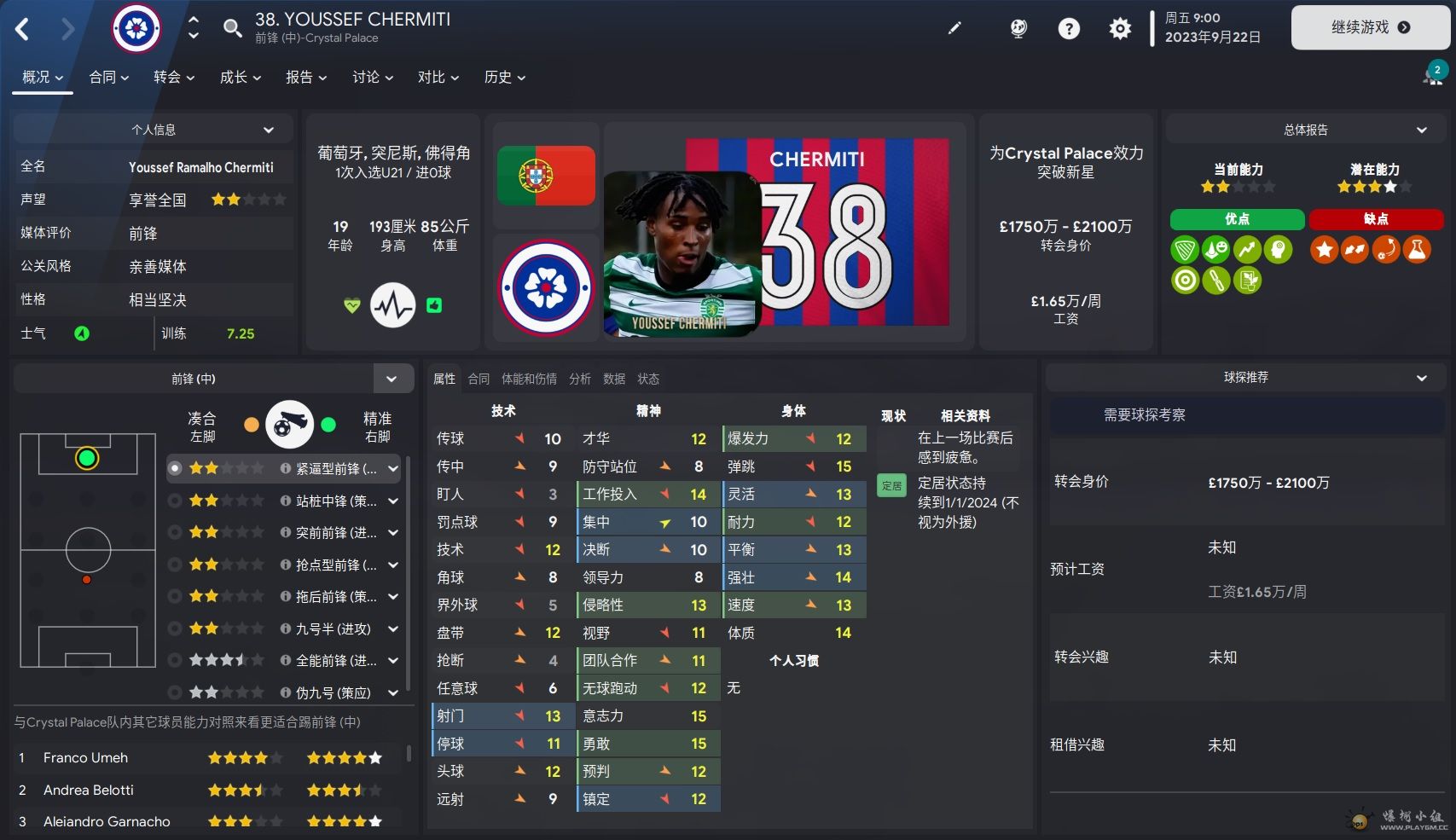
Task: Click the 继续游戏 continue button
Action: click(1370, 27)
